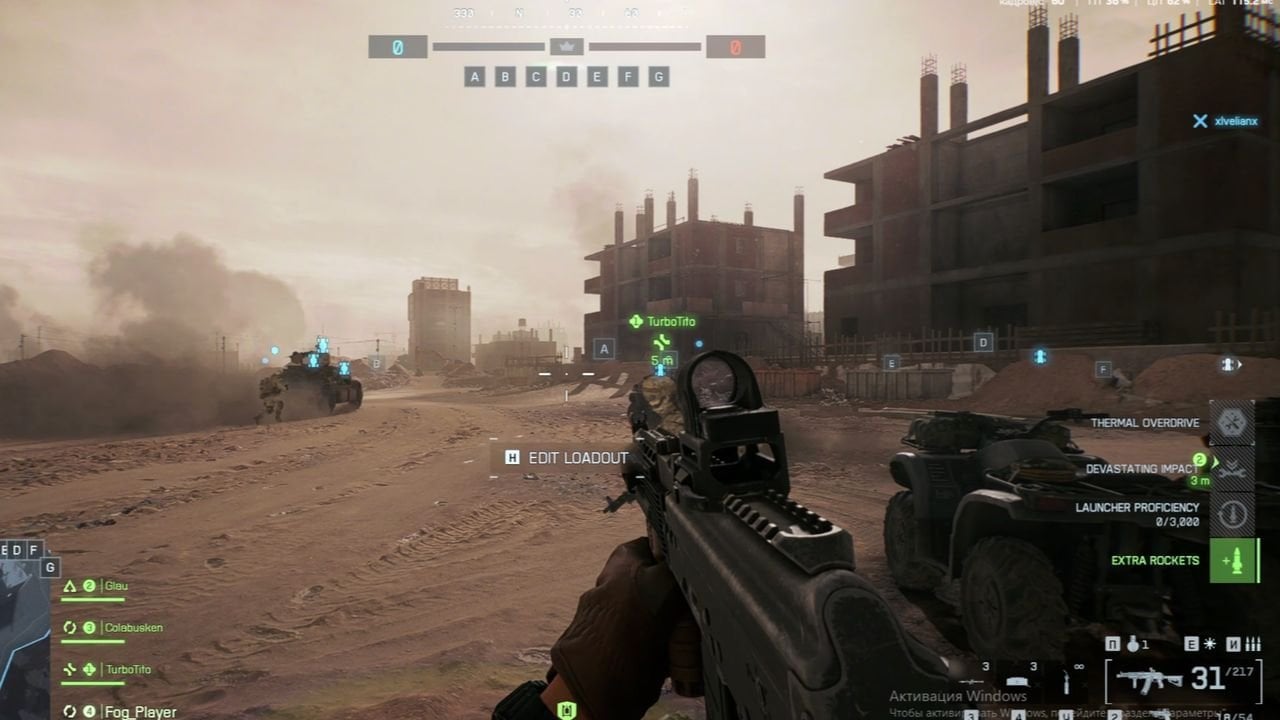1280x720 pixels.
Task: Select objective D in the top flag row
Action: [x=566, y=77]
